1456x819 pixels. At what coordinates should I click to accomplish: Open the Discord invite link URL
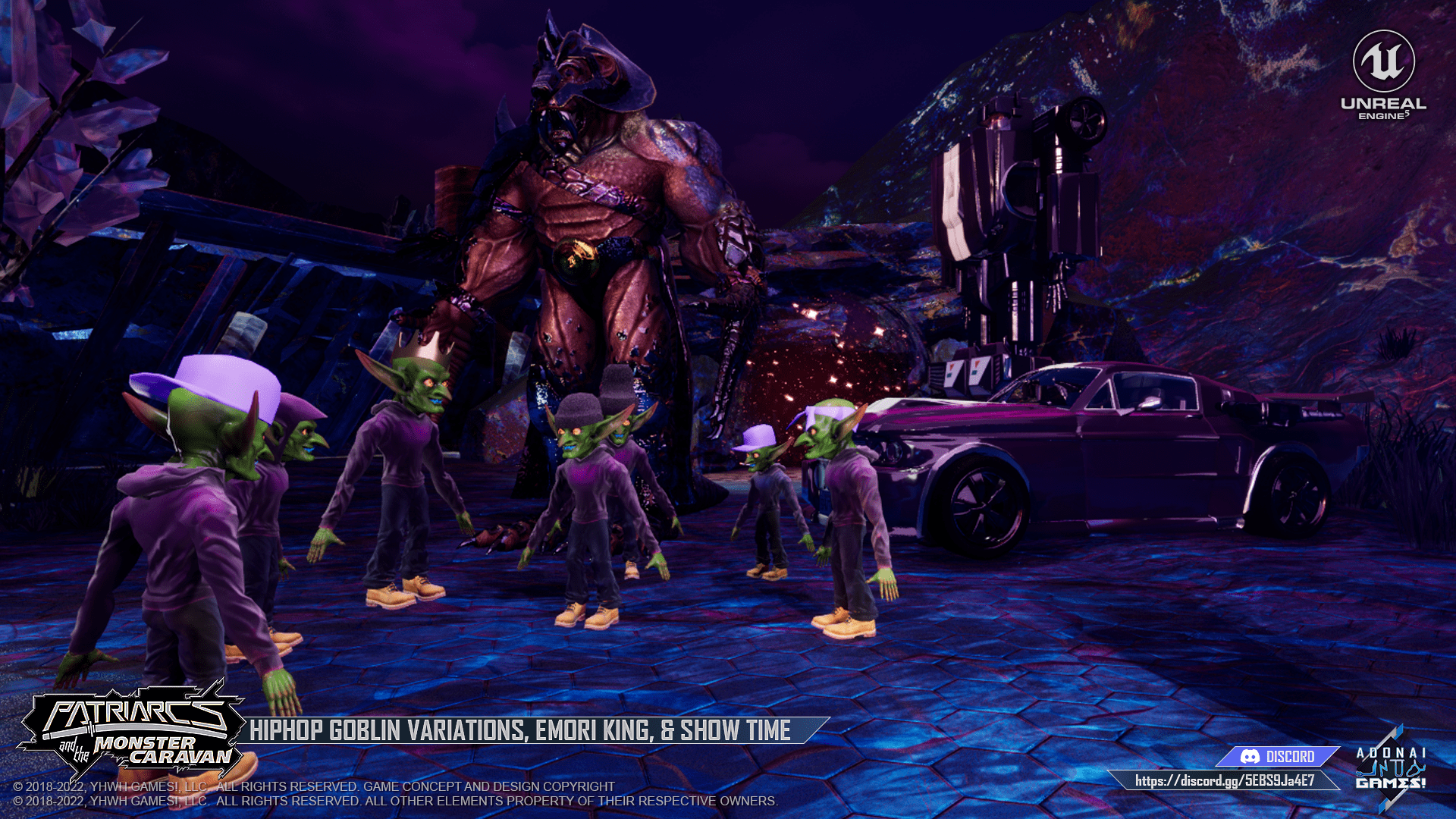(x=1224, y=780)
